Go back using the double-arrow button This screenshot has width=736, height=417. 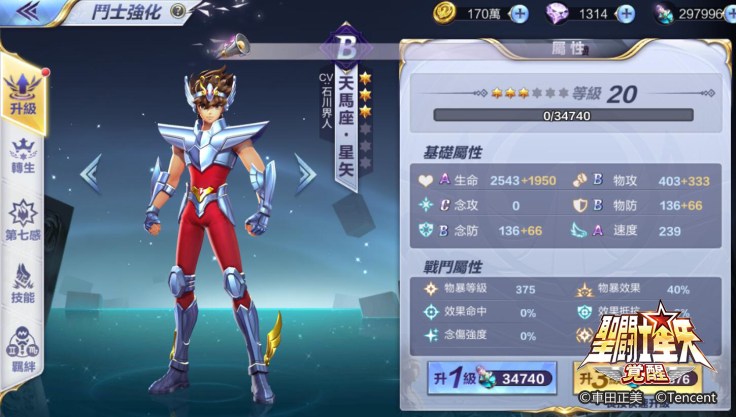coord(30,12)
